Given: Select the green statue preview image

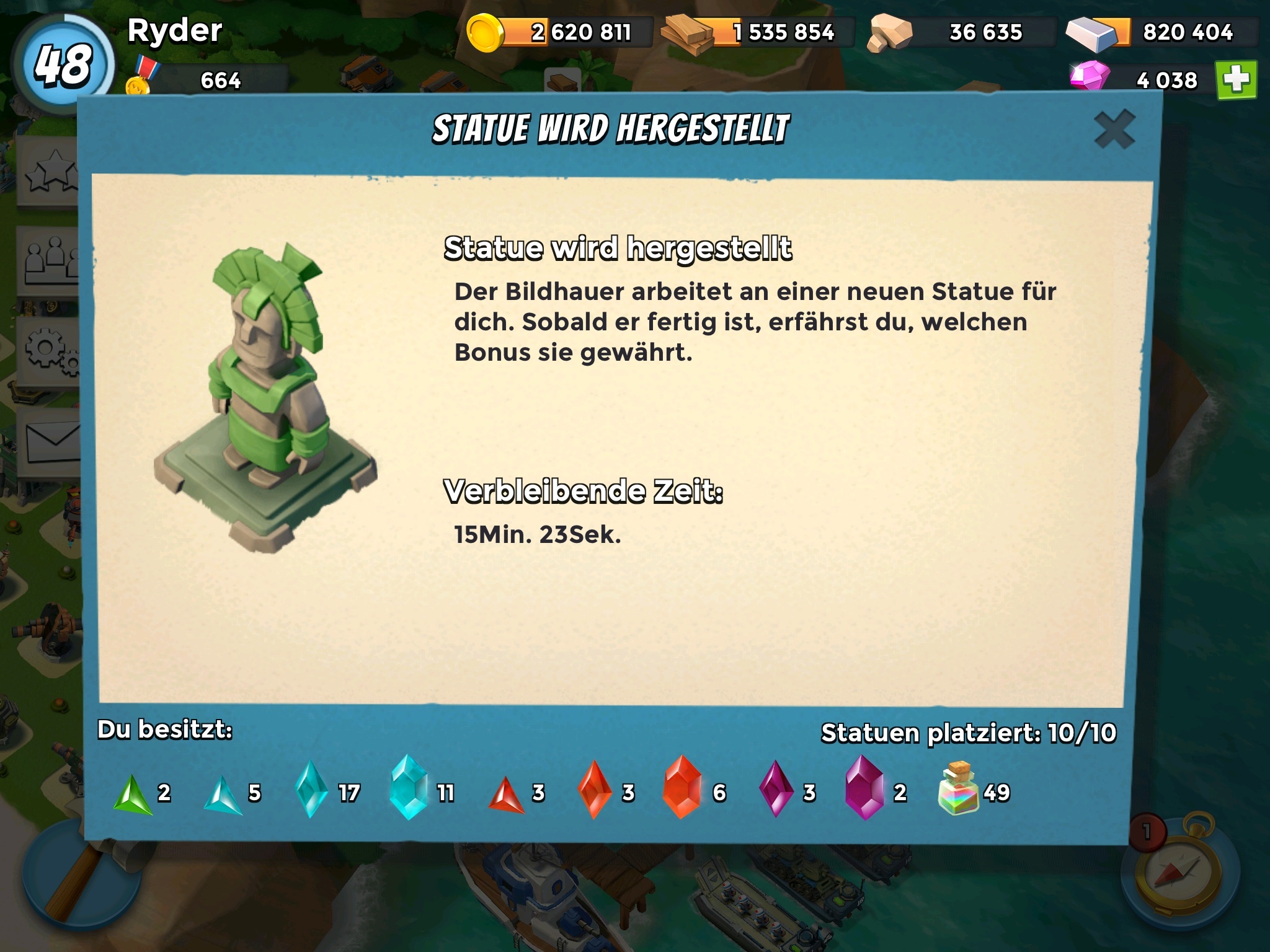Looking at the screenshot, I should [x=265, y=397].
